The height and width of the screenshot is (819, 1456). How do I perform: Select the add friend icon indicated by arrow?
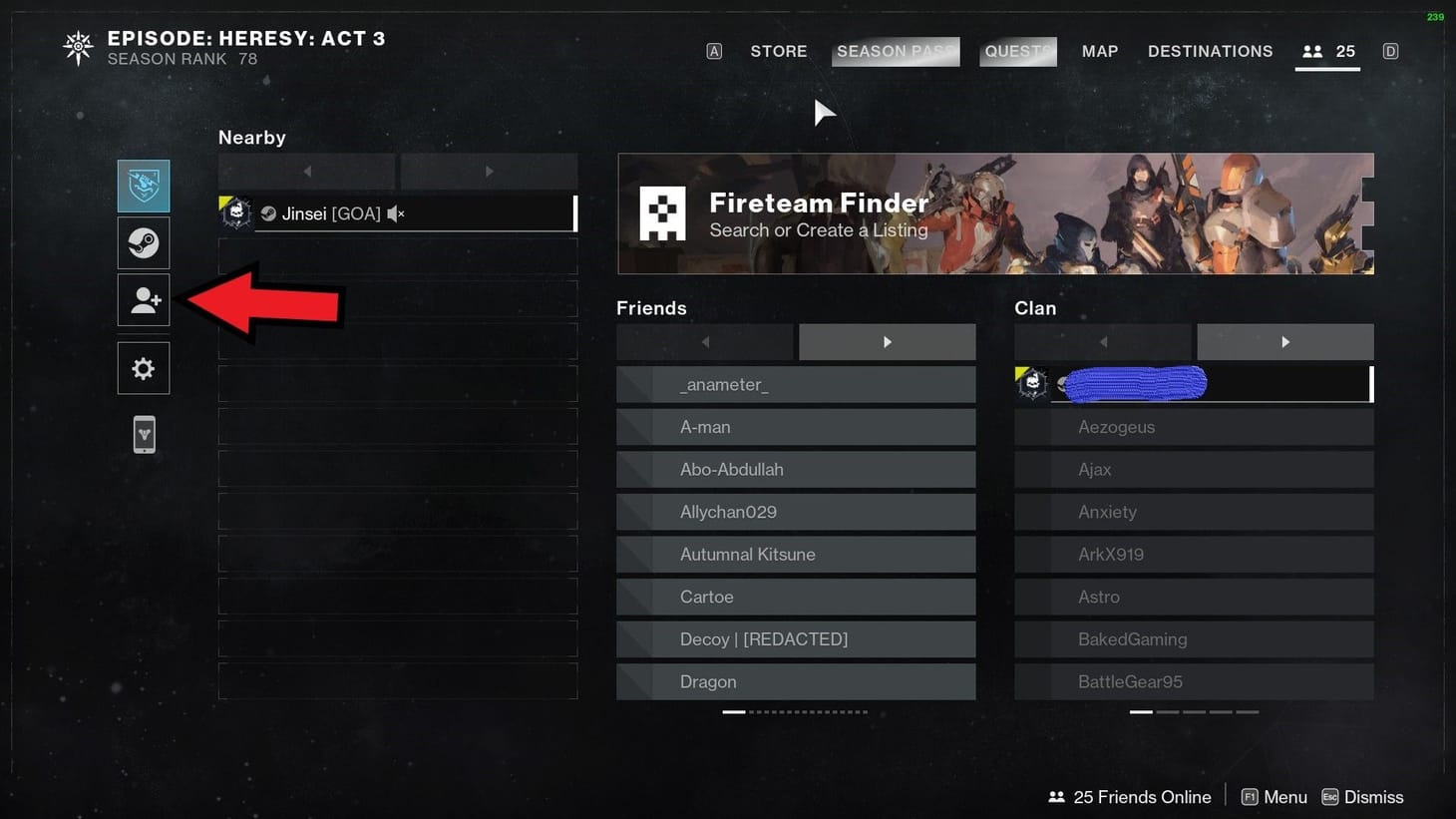143,299
